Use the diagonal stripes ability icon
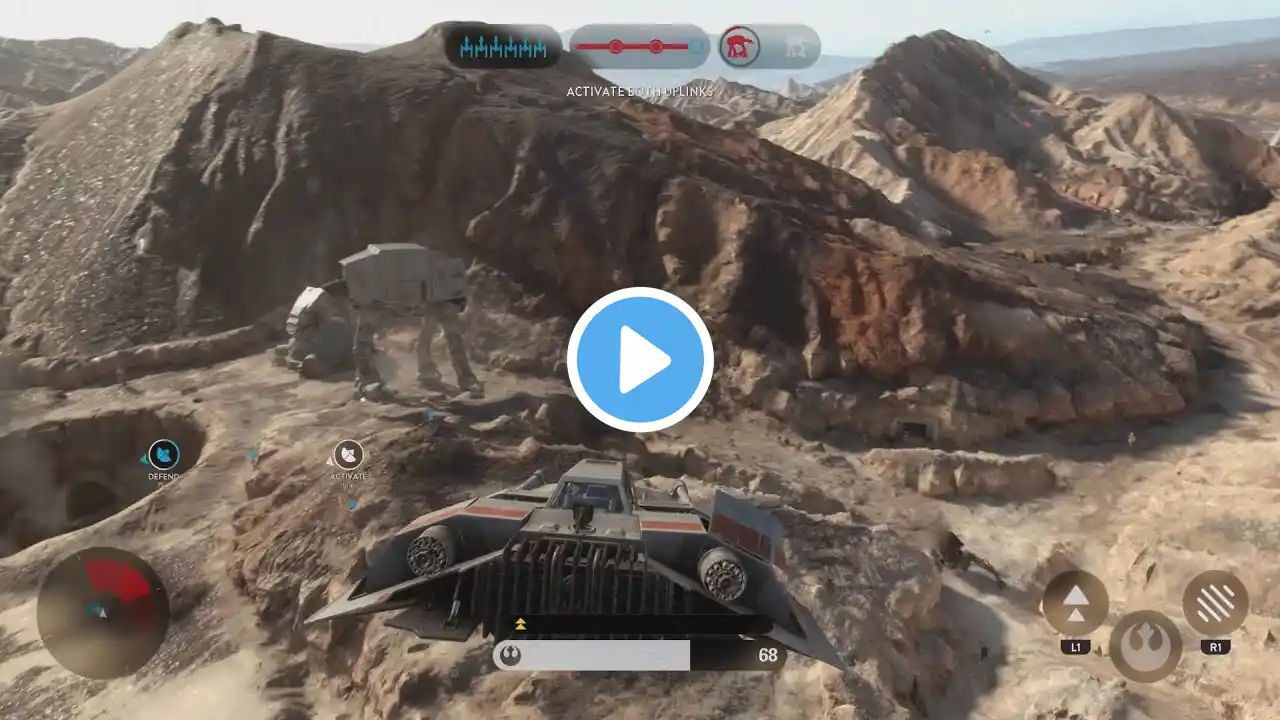The width and height of the screenshot is (1280, 720). (x=1215, y=603)
